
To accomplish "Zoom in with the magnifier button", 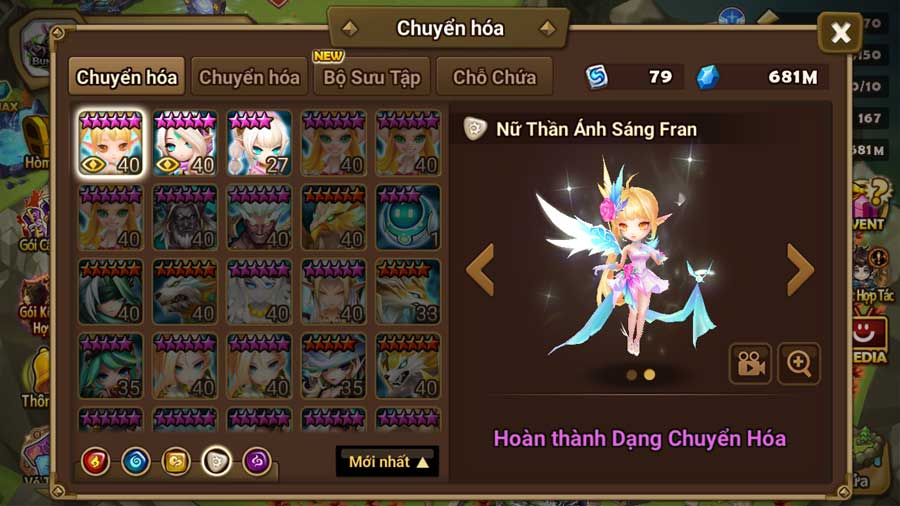I will coord(799,364).
